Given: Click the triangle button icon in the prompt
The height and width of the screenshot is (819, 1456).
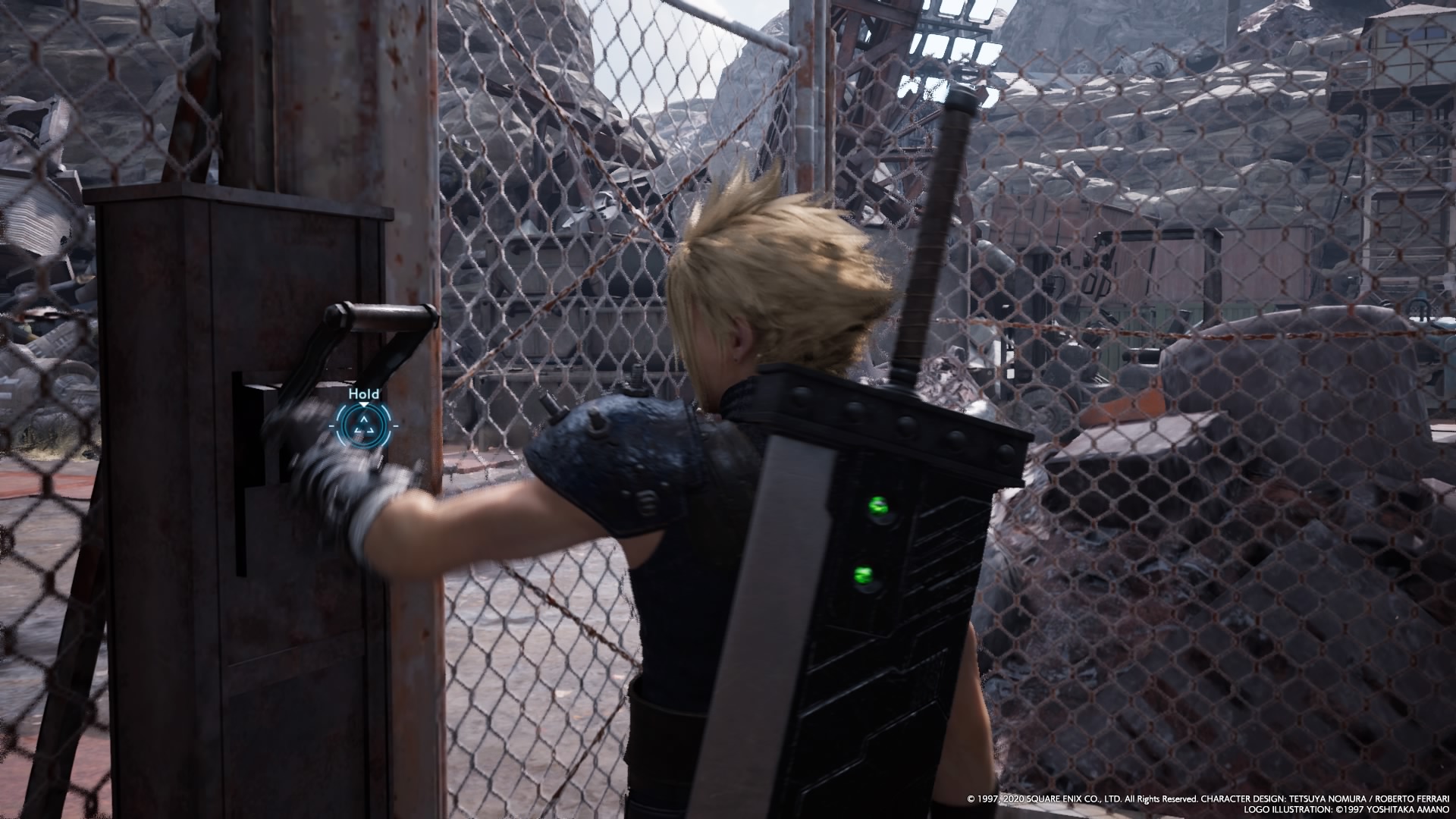Looking at the screenshot, I should [x=364, y=425].
